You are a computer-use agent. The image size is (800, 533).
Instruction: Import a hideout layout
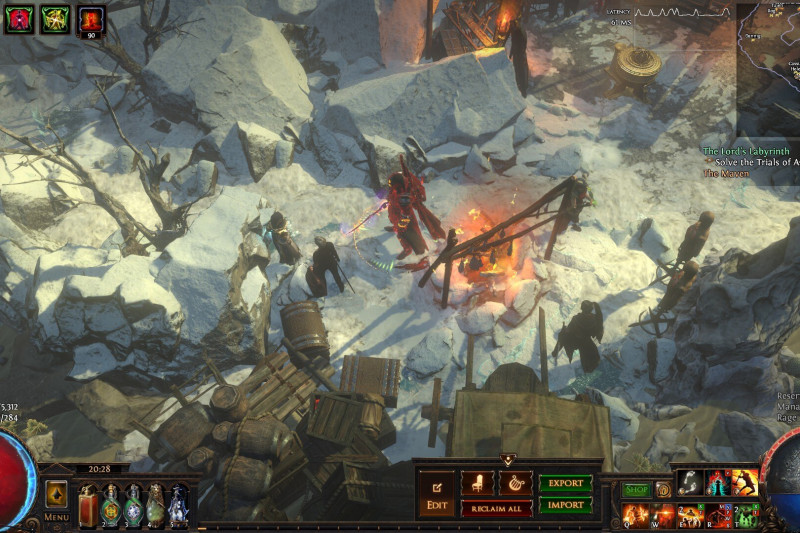[565, 505]
